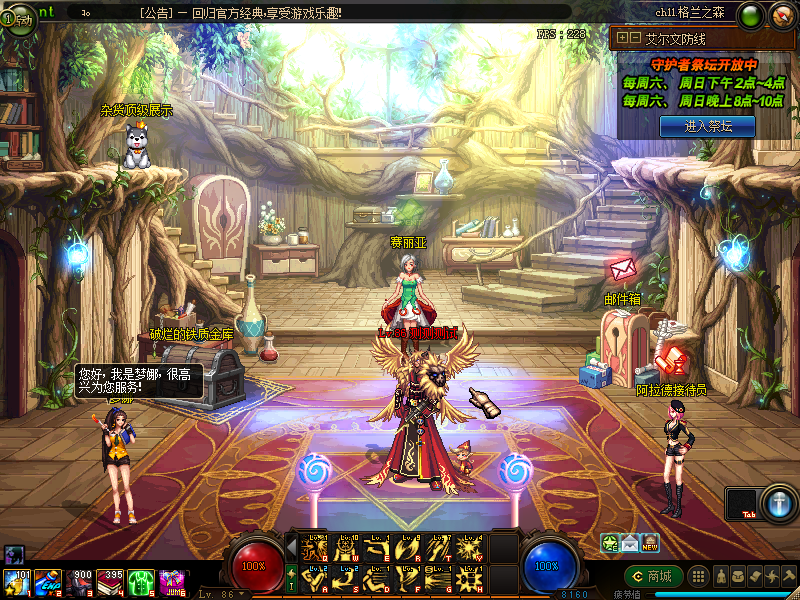Open the 商城 shop
This screenshot has height=600, width=800.
654,576
